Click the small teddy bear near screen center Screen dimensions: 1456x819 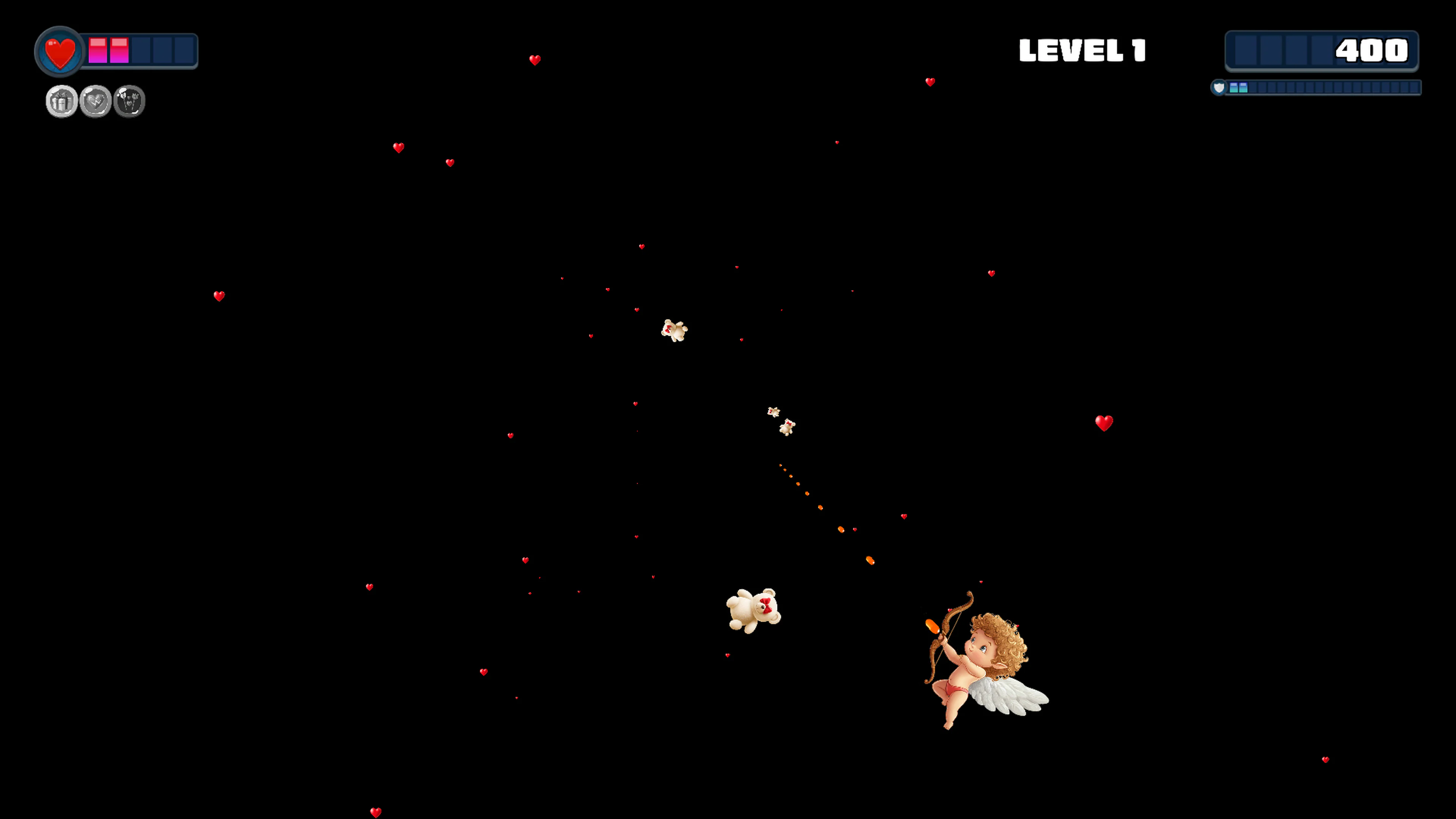[x=673, y=331]
